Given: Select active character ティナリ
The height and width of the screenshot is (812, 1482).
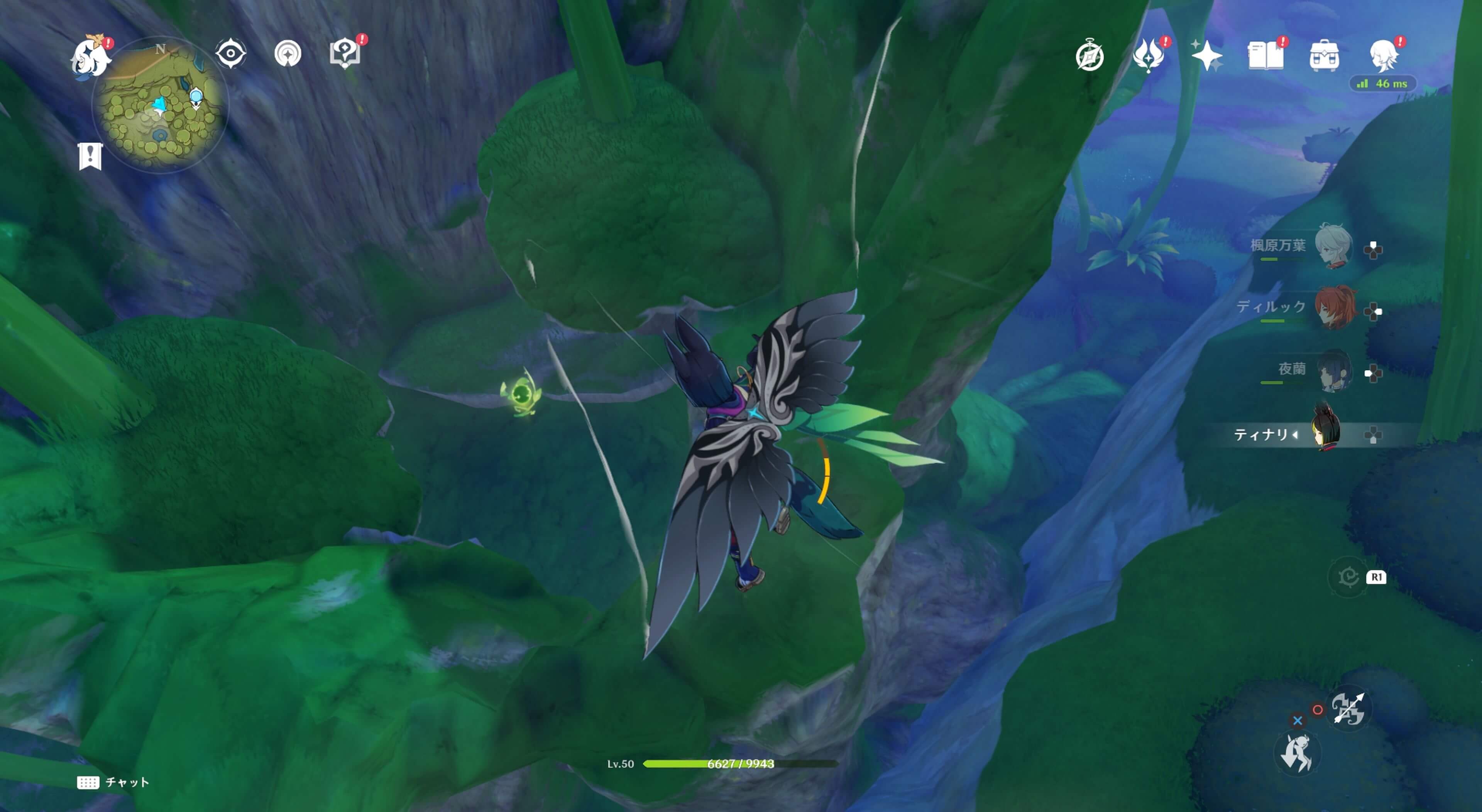Looking at the screenshot, I should (x=1326, y=431).
